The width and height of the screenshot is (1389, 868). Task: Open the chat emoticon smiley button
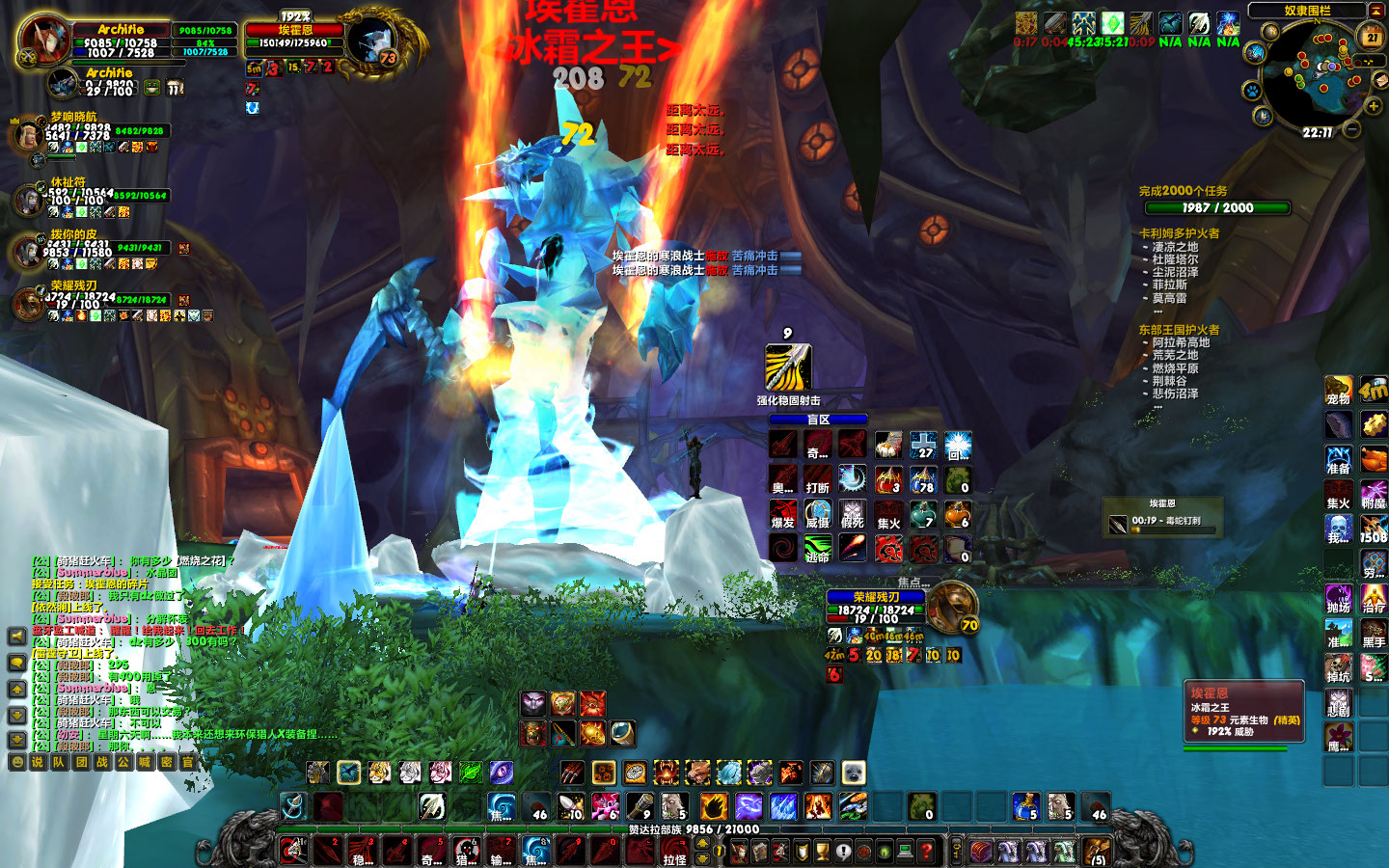[16, 762]
